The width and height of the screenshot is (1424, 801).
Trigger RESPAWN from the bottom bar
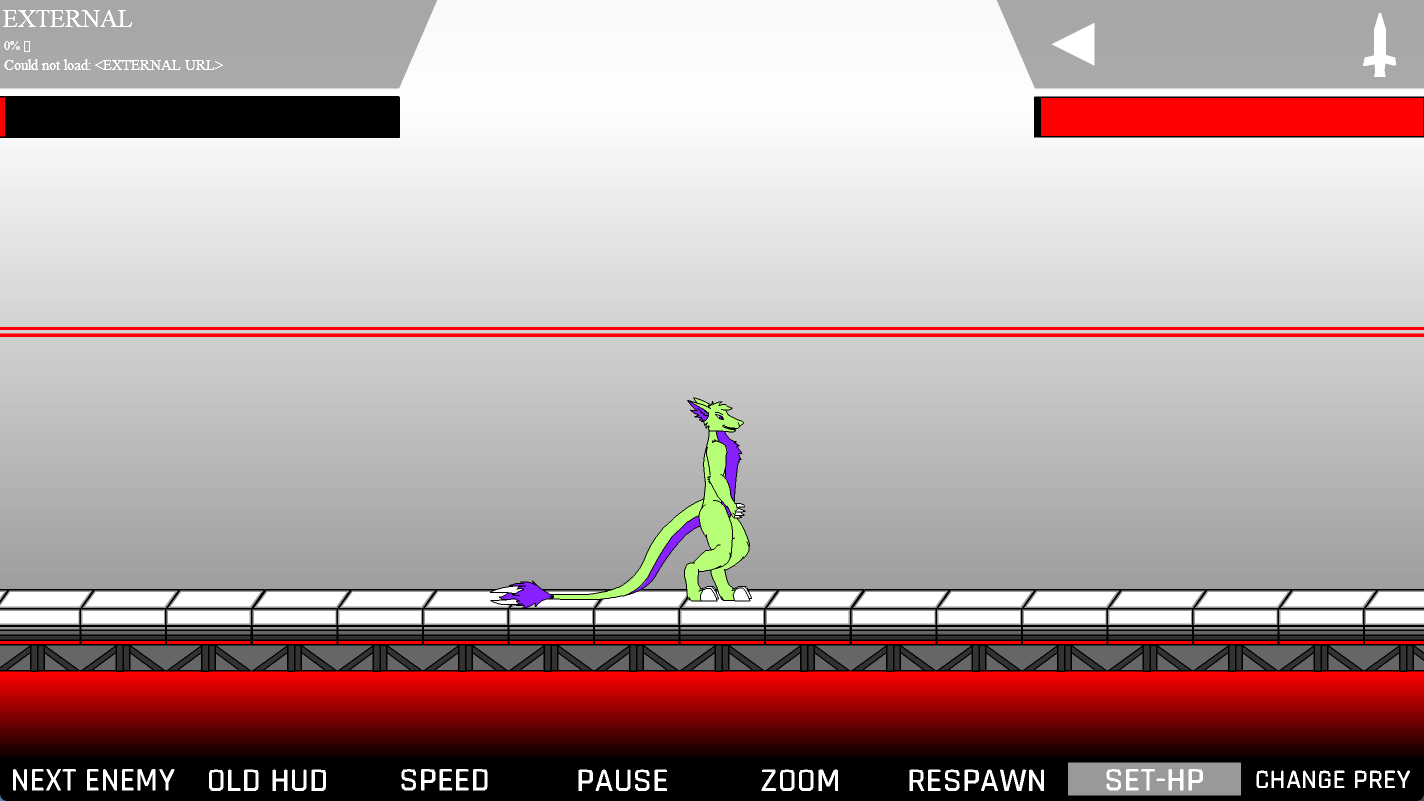click(x=976, y=779)
